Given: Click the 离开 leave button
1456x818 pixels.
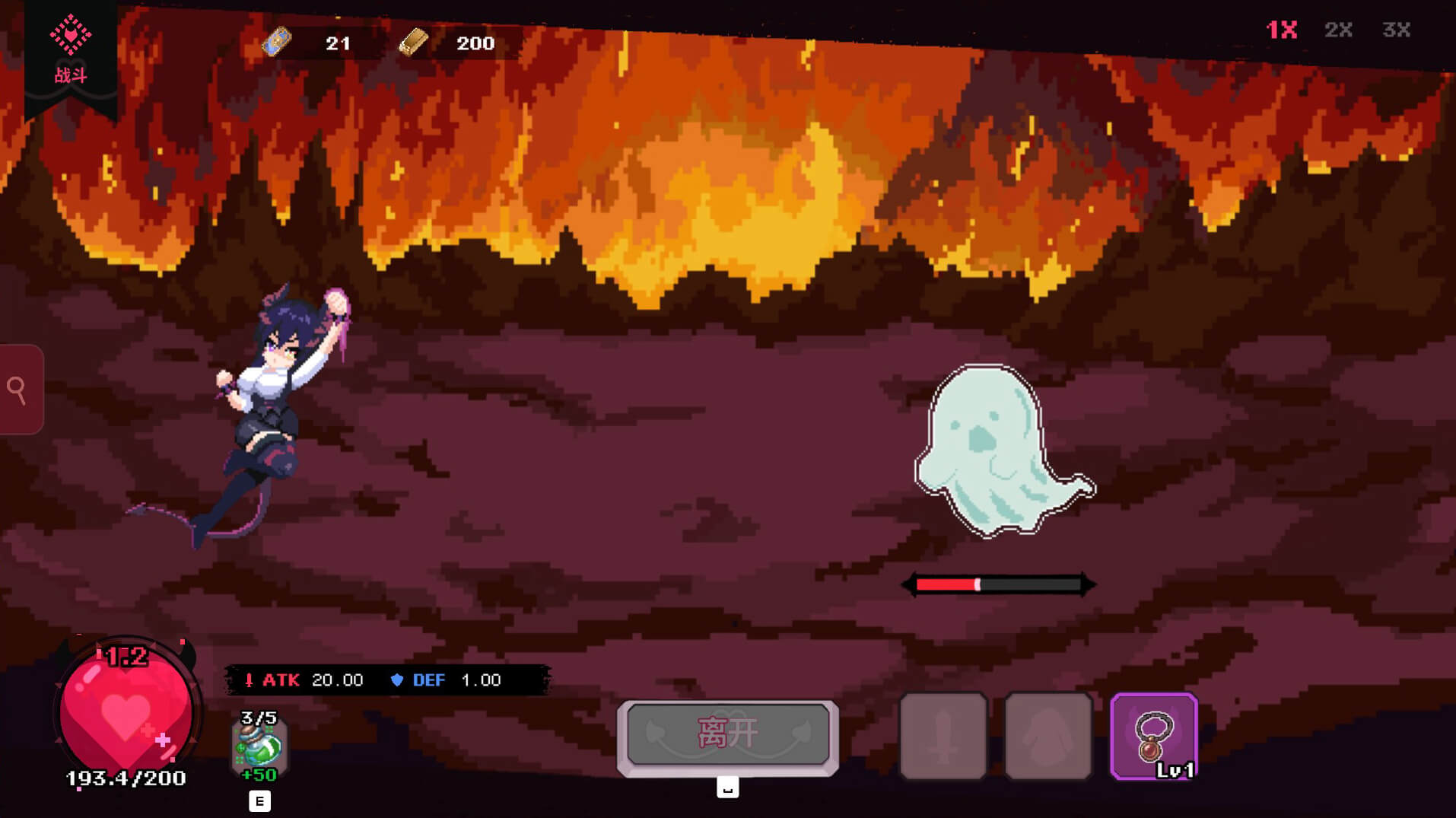Looking at the screenshot, I should (x=728, y=734).
